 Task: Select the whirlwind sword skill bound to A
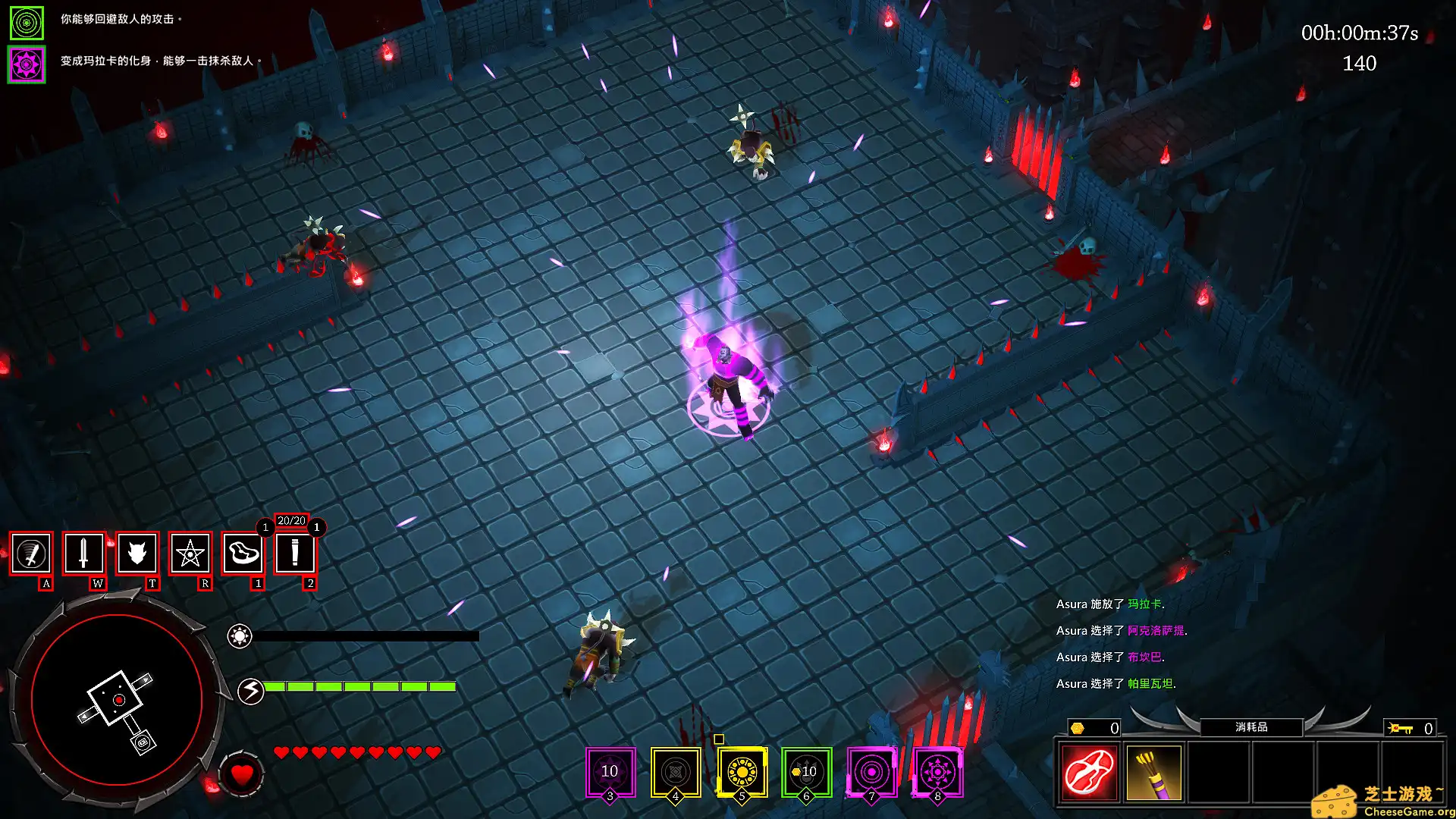[30, 554]
